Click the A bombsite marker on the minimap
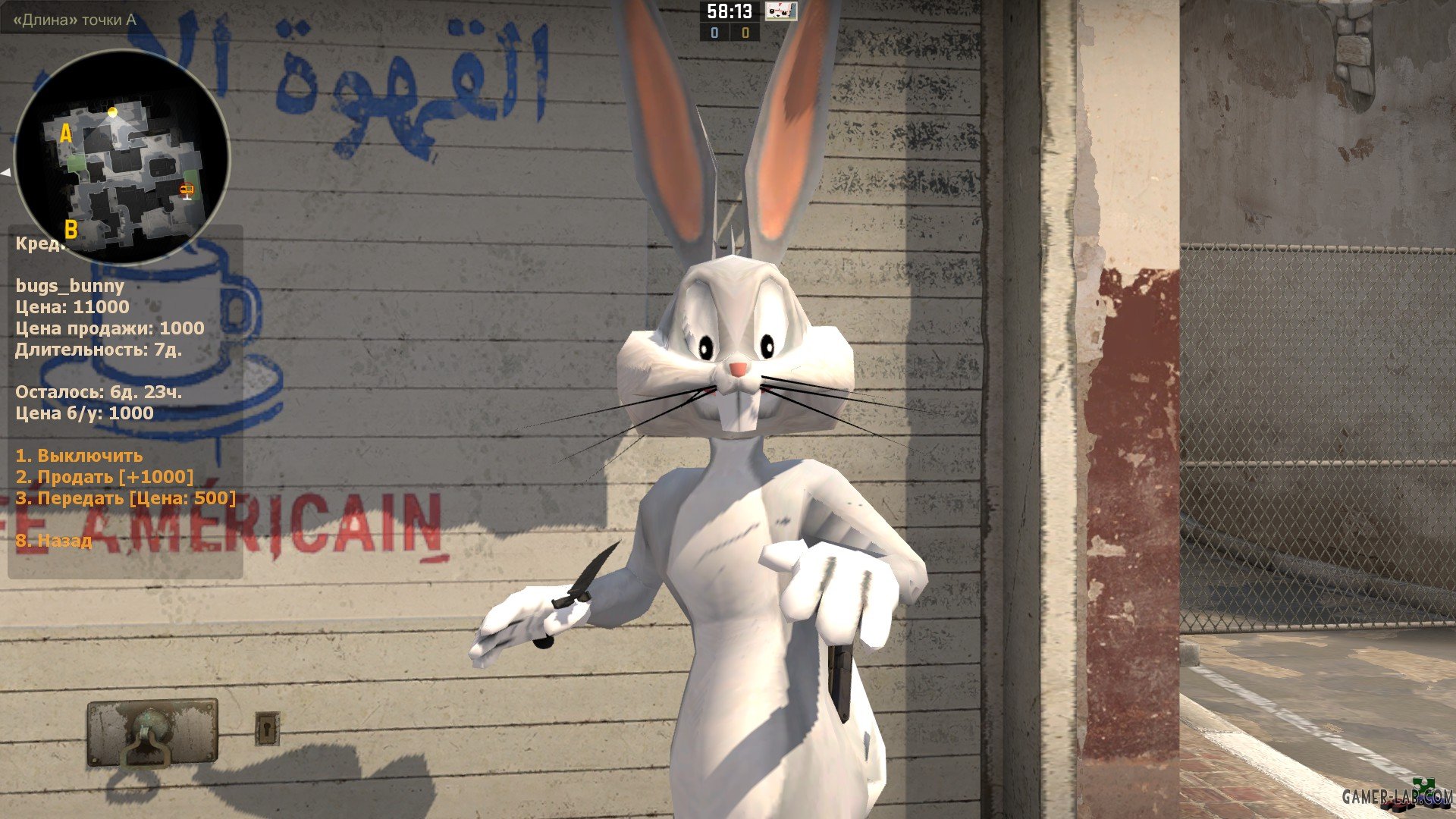This screenshot has height=819, width=1456. pyautogui.click(x=67, y=133)
